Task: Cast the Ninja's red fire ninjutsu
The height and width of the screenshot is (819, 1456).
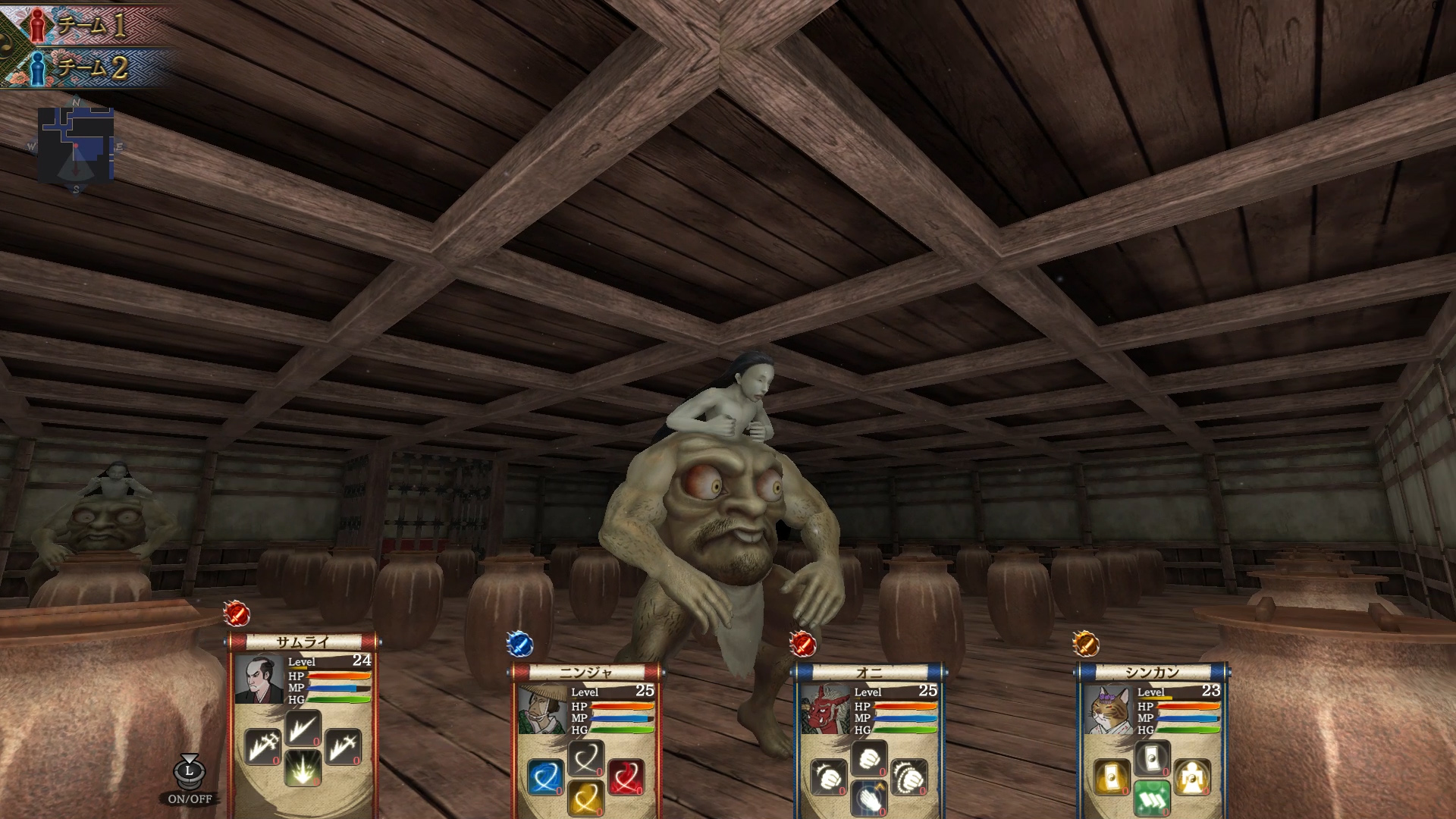Action: click(627, 777)
